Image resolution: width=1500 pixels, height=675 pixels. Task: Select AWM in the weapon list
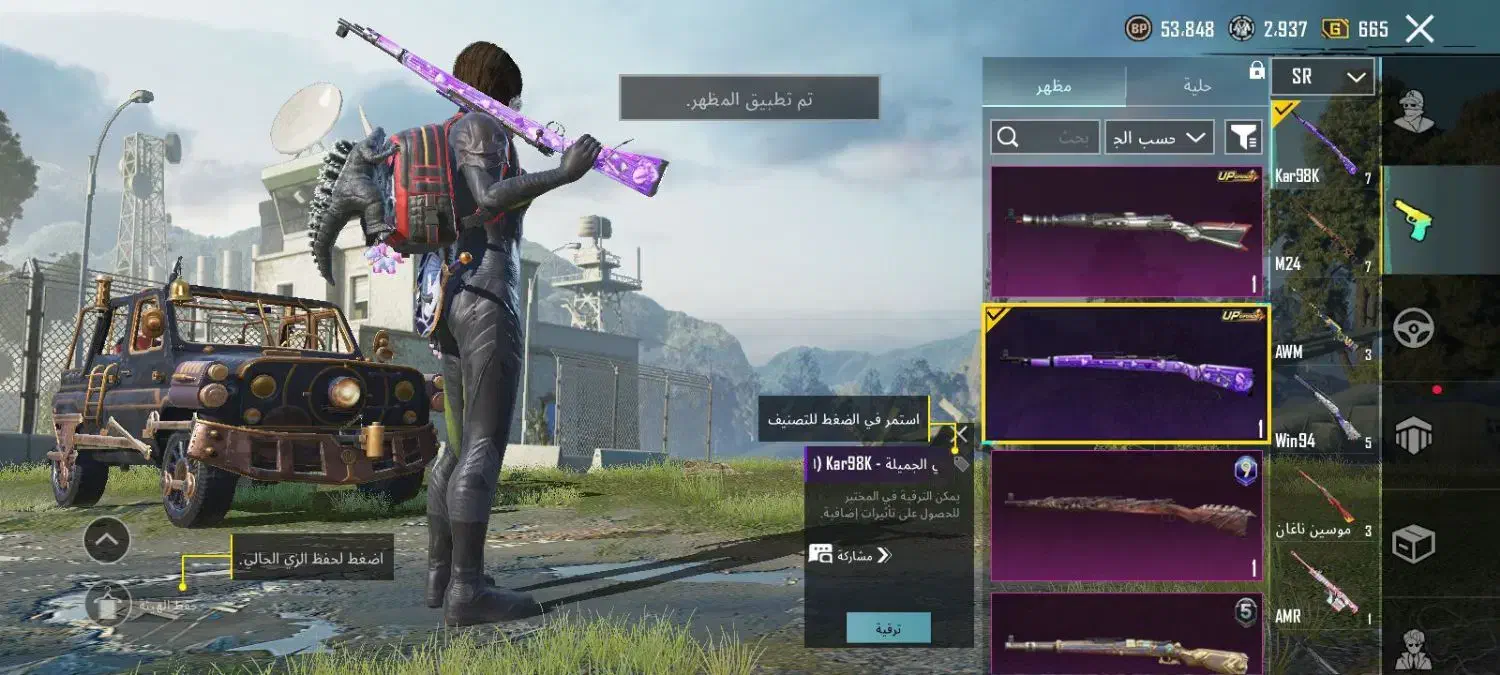[1322, 325]
